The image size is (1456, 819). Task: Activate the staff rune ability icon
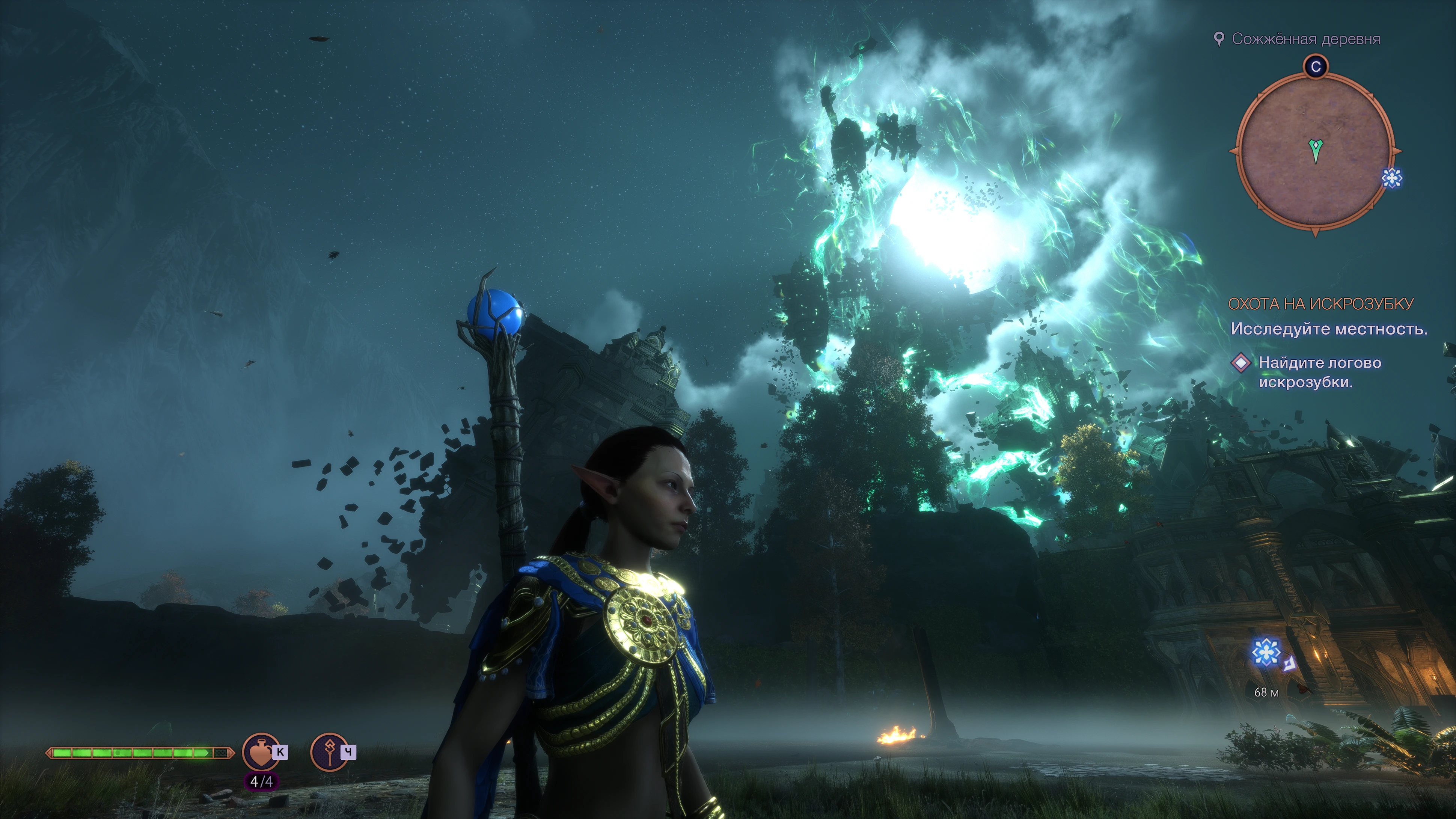tap(329, 751)
